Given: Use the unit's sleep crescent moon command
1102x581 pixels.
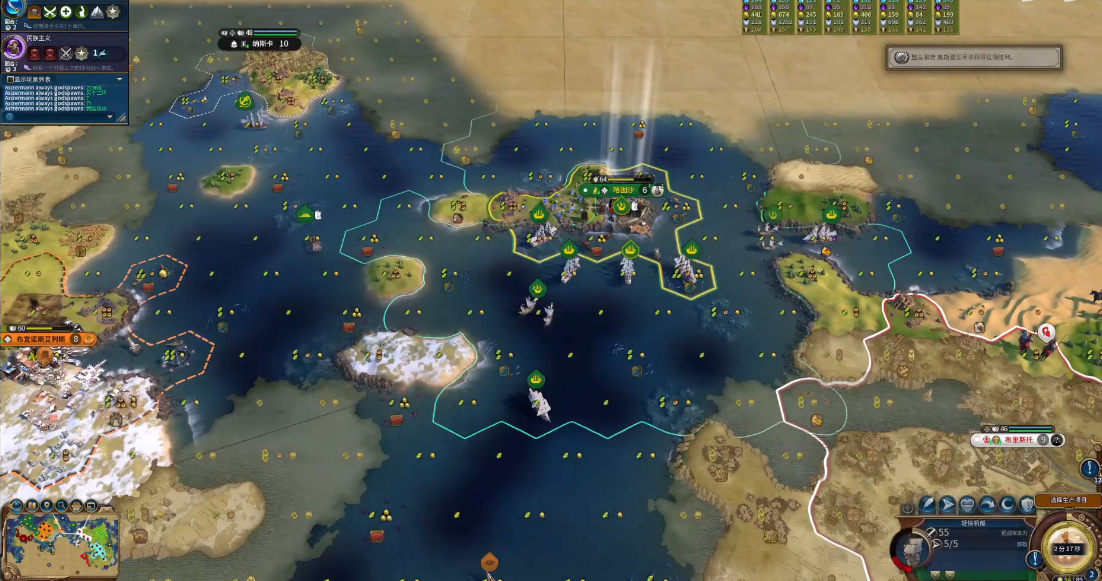Looking at the screenshot, I should pyautogui.click(x=1008, y=505).
